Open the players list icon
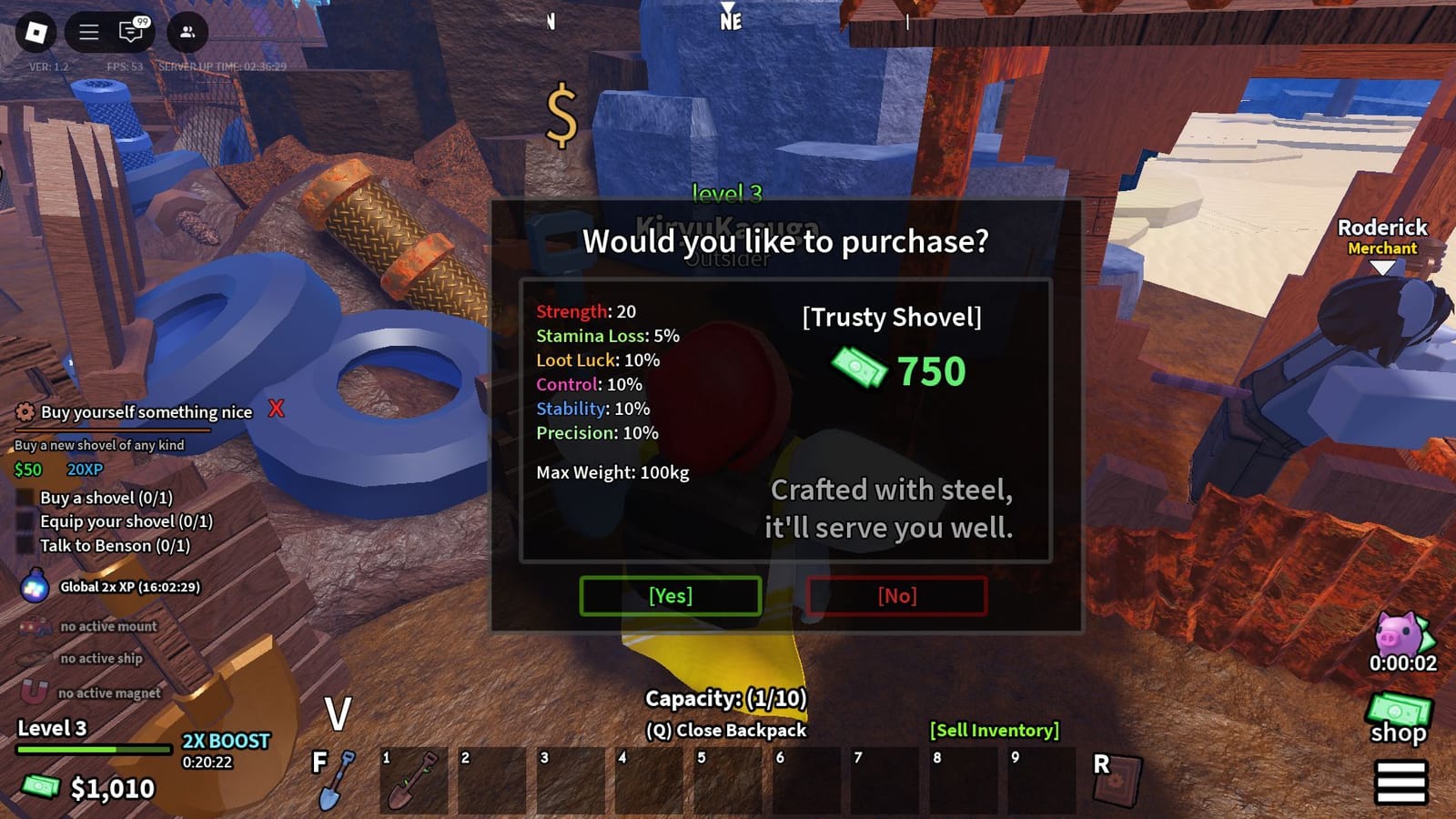 point(187,33)
